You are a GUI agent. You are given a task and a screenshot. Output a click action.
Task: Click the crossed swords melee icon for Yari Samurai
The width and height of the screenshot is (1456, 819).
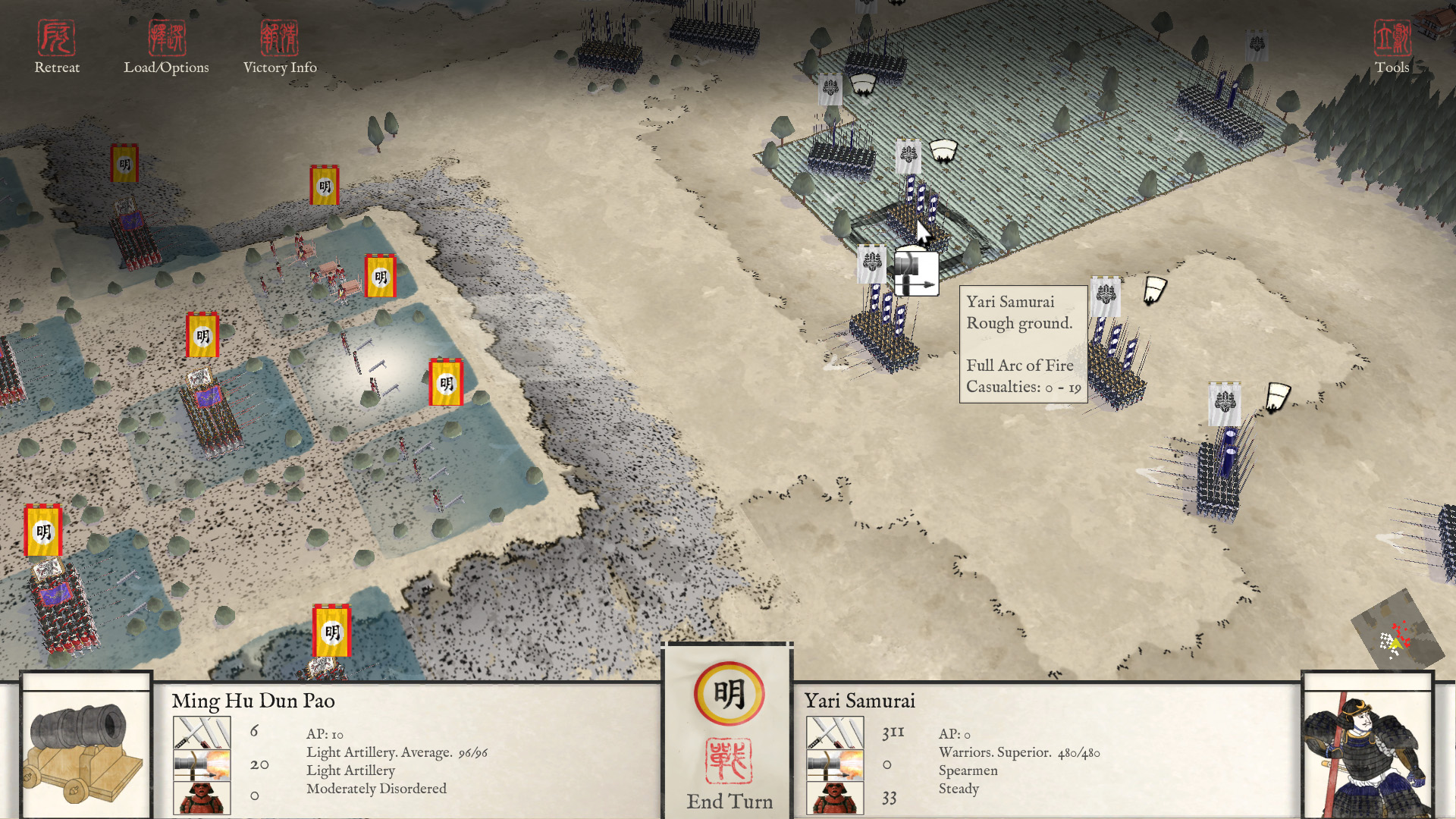[834, 732]
